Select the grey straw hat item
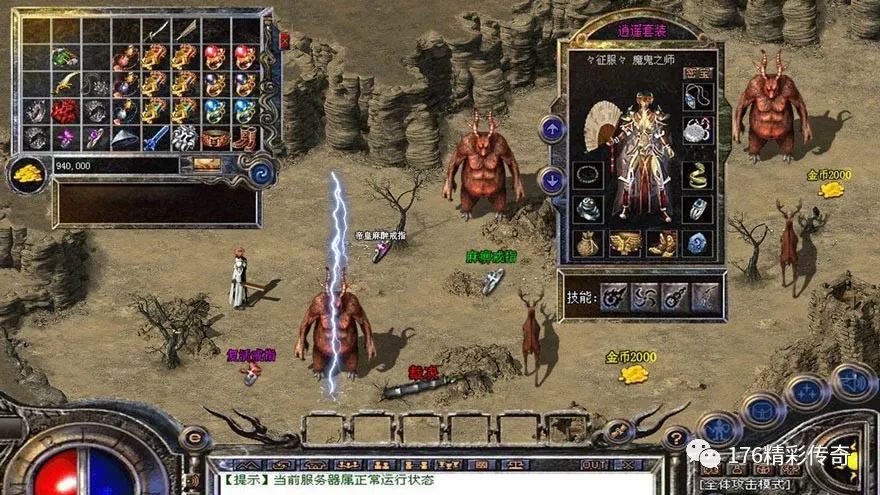The height and width of the screenshot is (495, 880). tap(125, 138)
